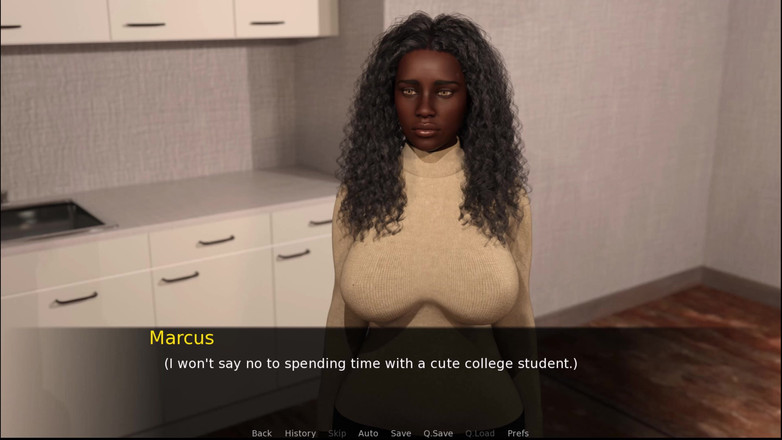
Task: Enable Auto advance mode
Action: click(368, 433)
